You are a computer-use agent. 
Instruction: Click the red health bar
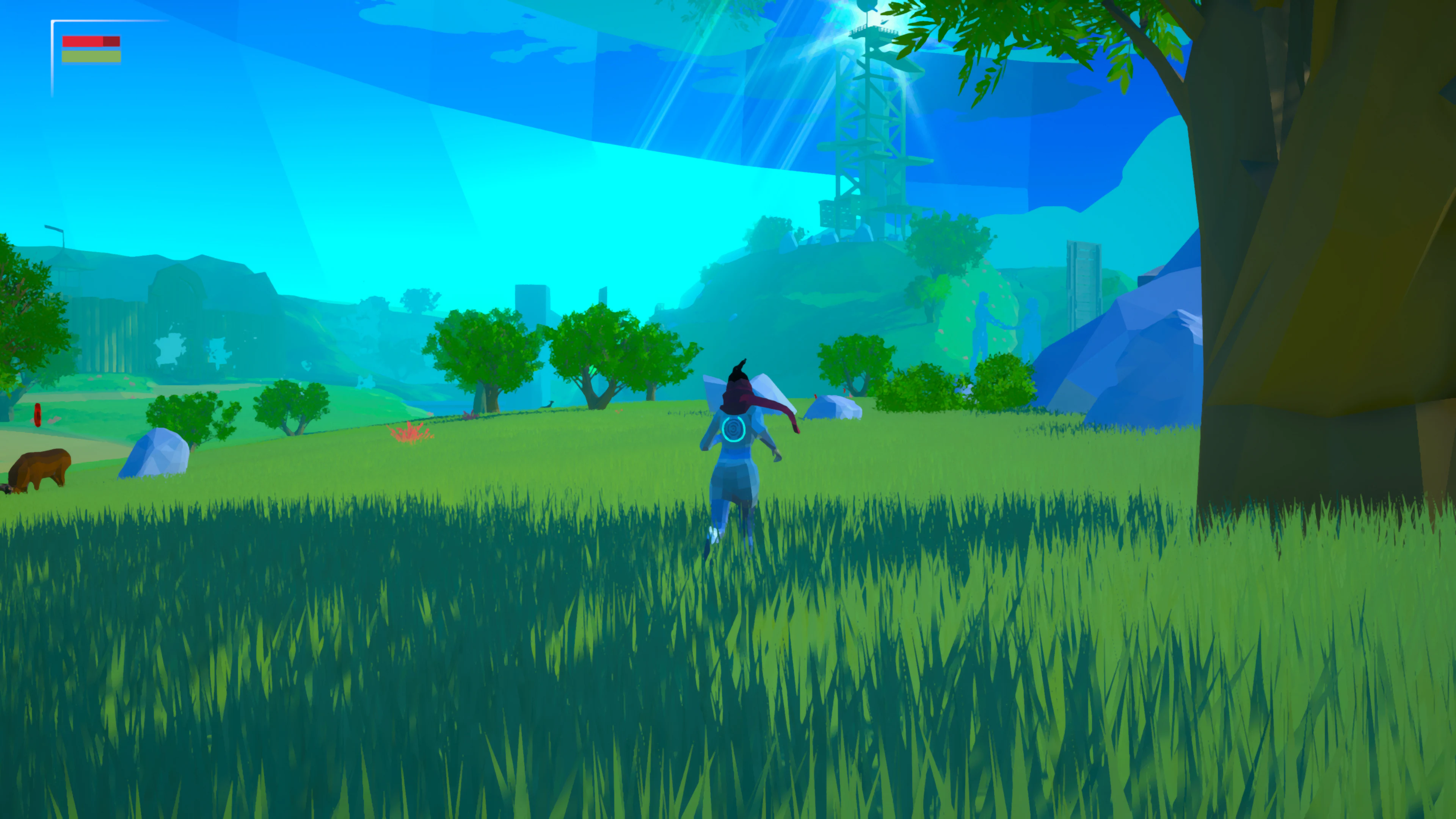pyautogui.click(x=91, y=41)
